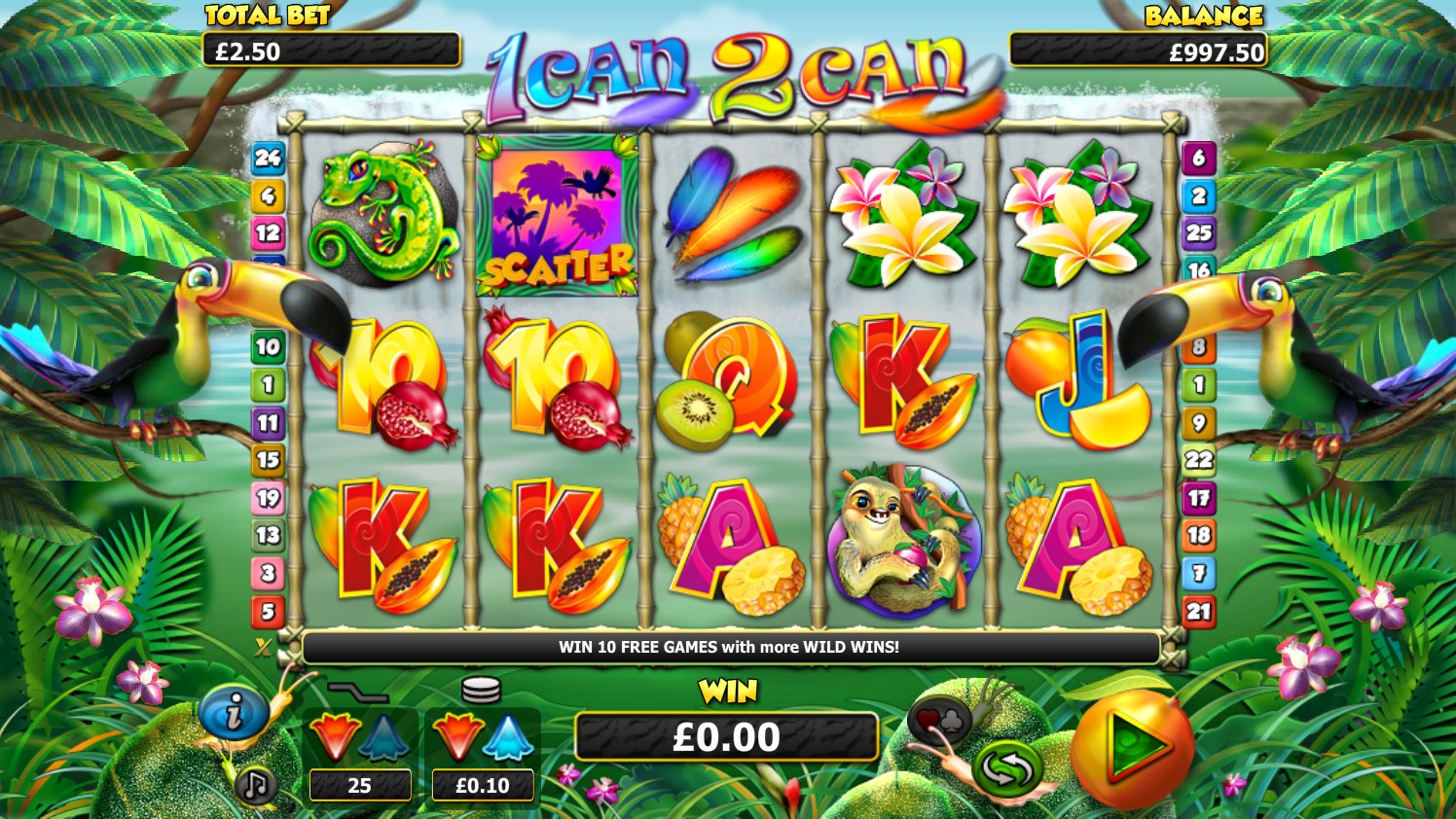The image size is (1456, 819).
Task: Open the hearts and clubs gamble feature
Action: coord(938,720)
